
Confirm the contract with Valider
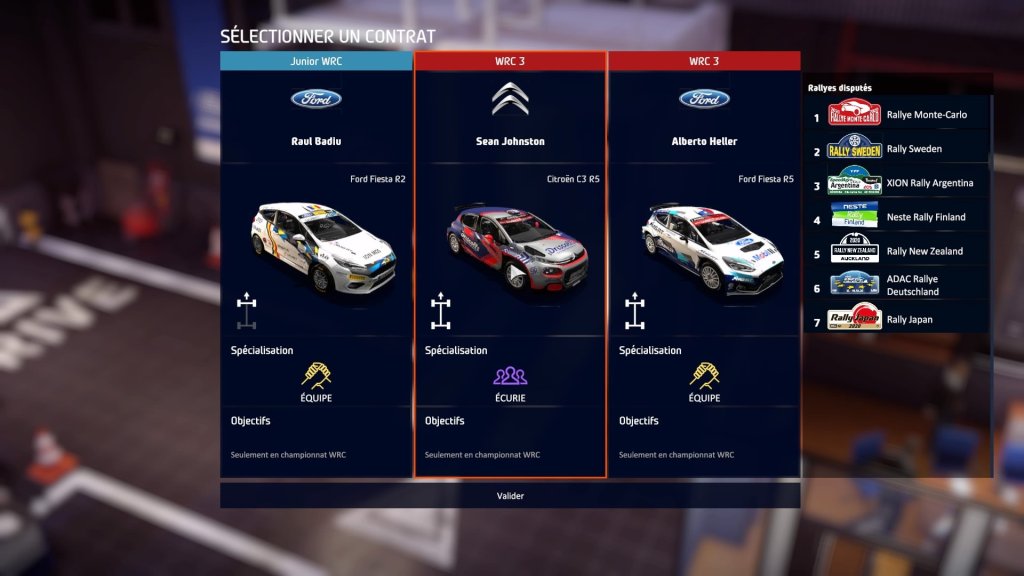click(510, 496)
